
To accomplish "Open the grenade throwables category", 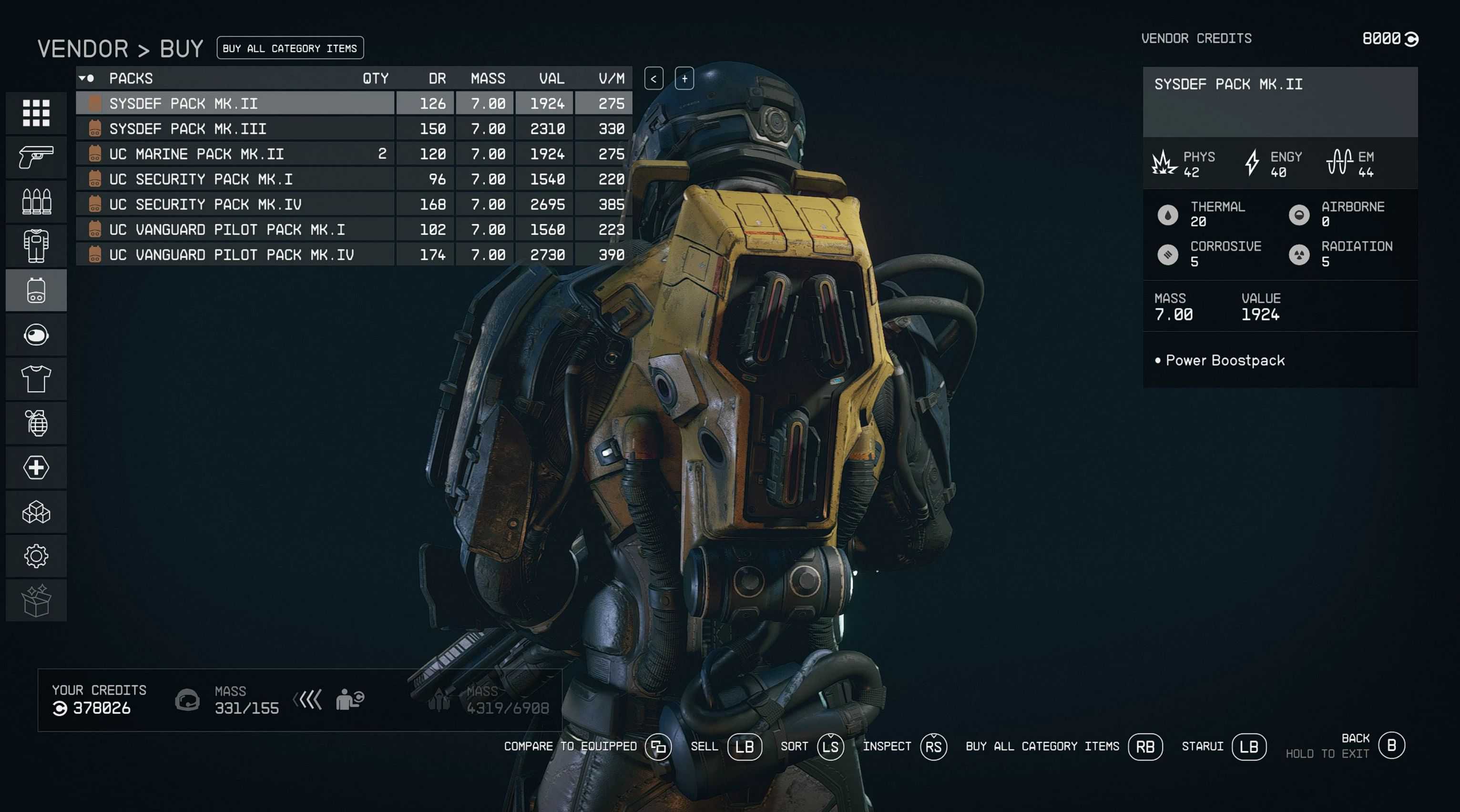I will 36,423.
